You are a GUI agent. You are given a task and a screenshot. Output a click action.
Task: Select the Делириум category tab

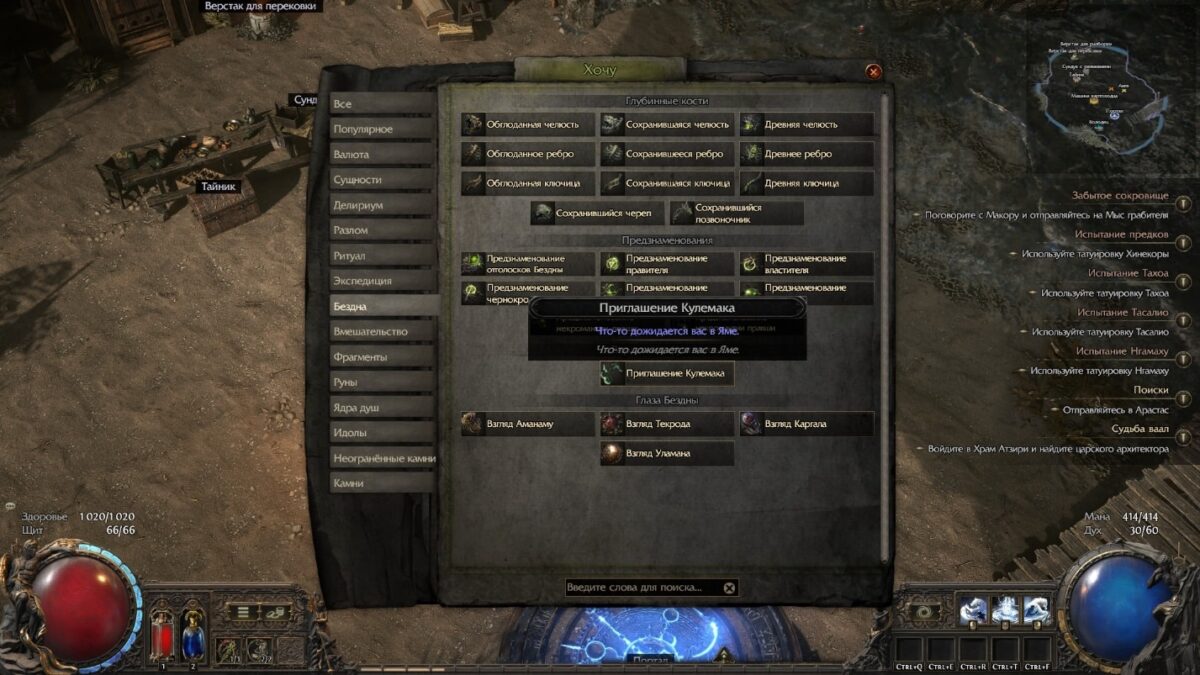click(384, 205)
